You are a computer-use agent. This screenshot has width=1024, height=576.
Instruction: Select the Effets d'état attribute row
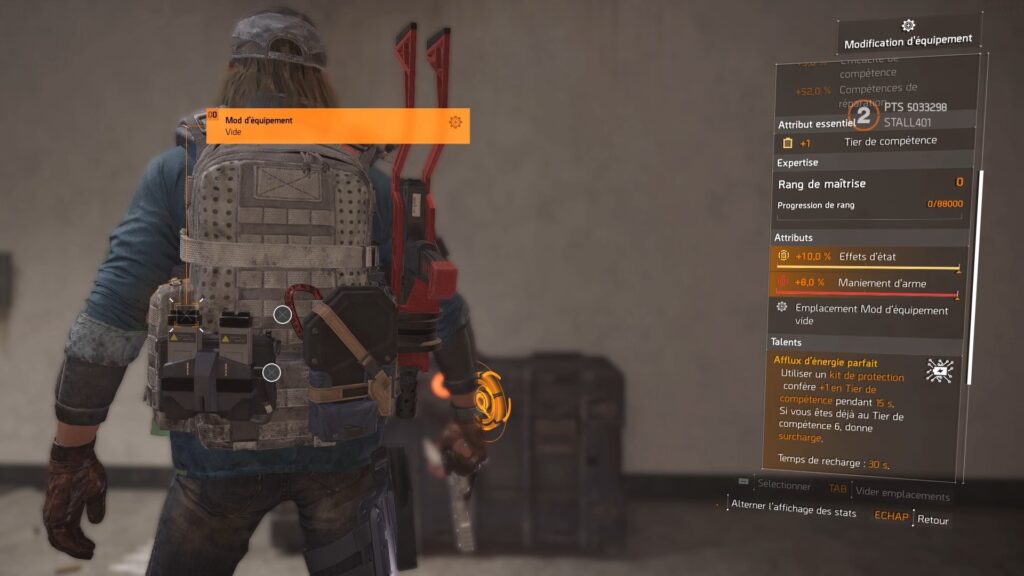tap(868, 256)
